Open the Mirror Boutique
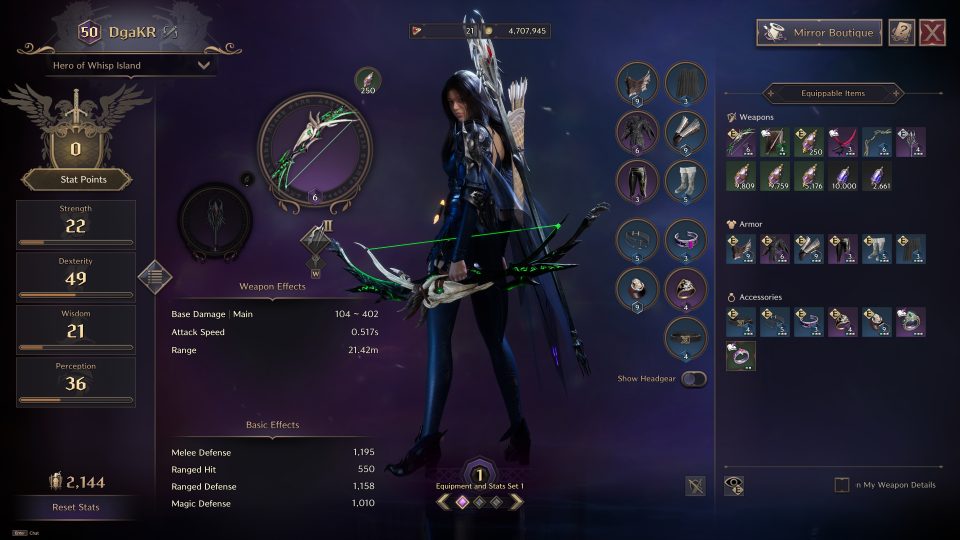 point(819,33)
